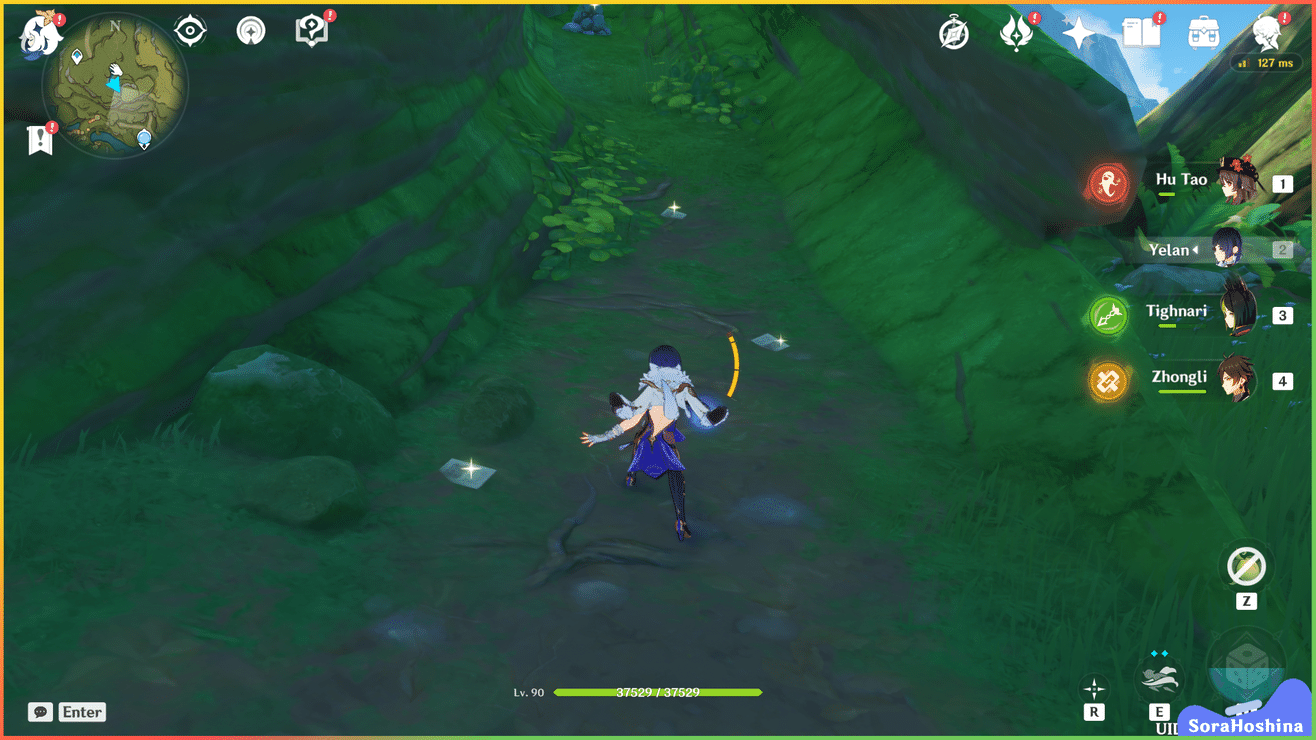Click the Enter chat button
The height and width of the screenshot is (740, 1316).
pos(81,712)
